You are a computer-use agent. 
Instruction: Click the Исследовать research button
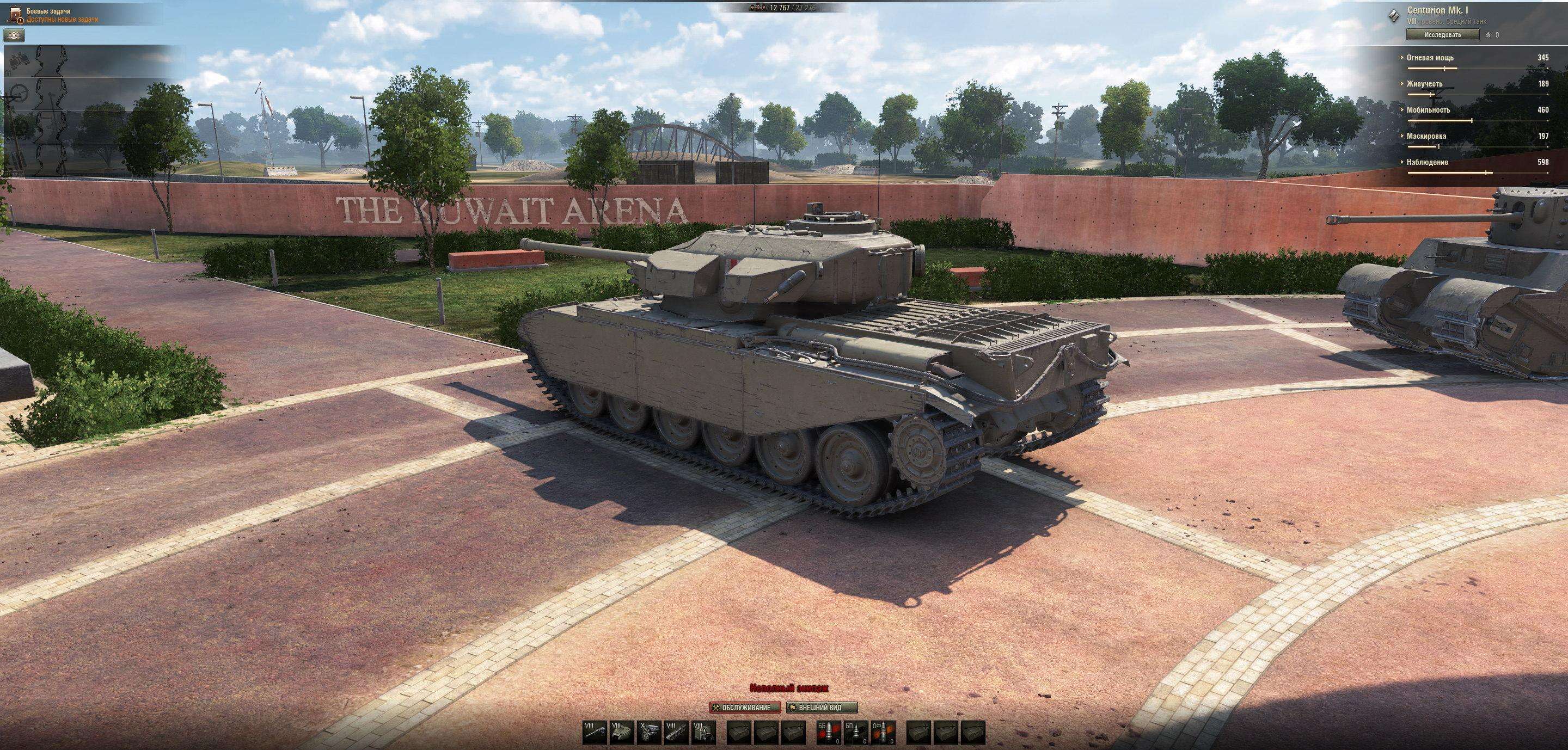[1442, 35]
